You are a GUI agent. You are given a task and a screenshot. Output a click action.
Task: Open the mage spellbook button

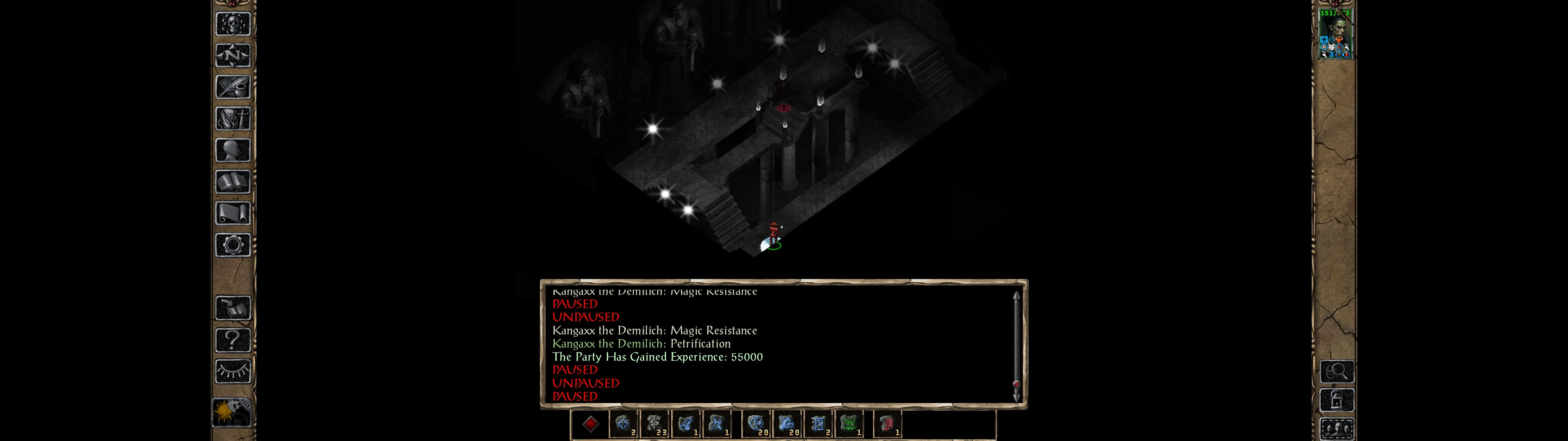232,182
